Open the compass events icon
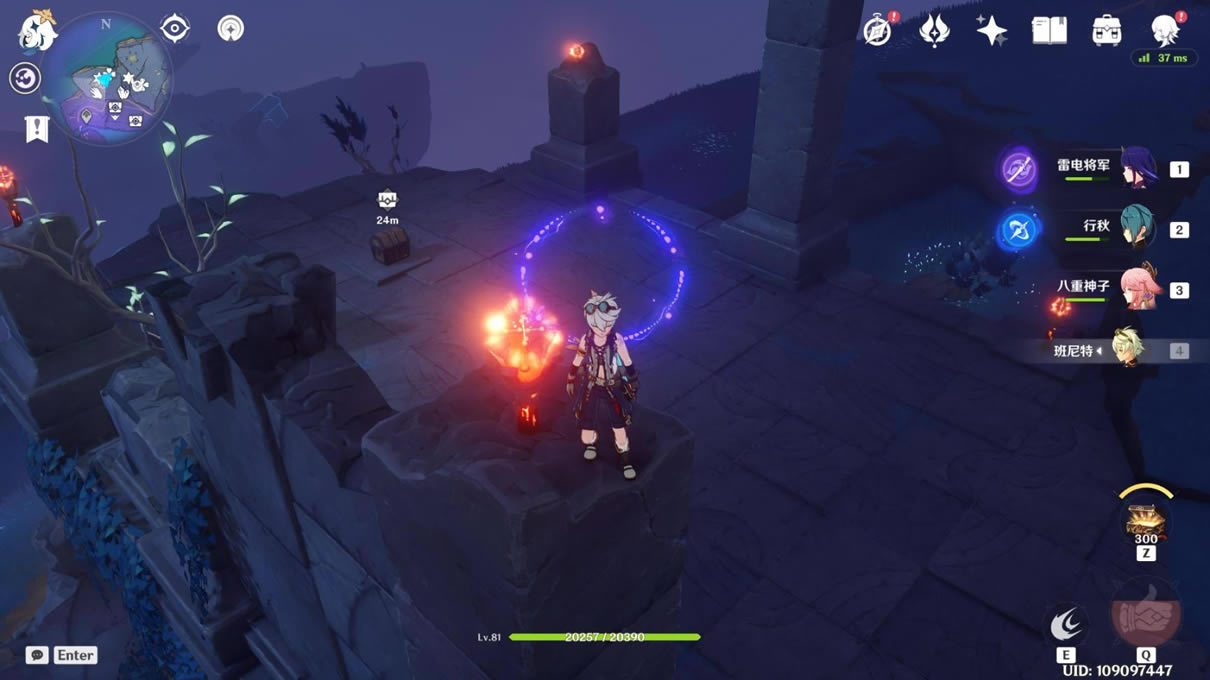This screenshot has width=1210, height=680. point(878,31)
